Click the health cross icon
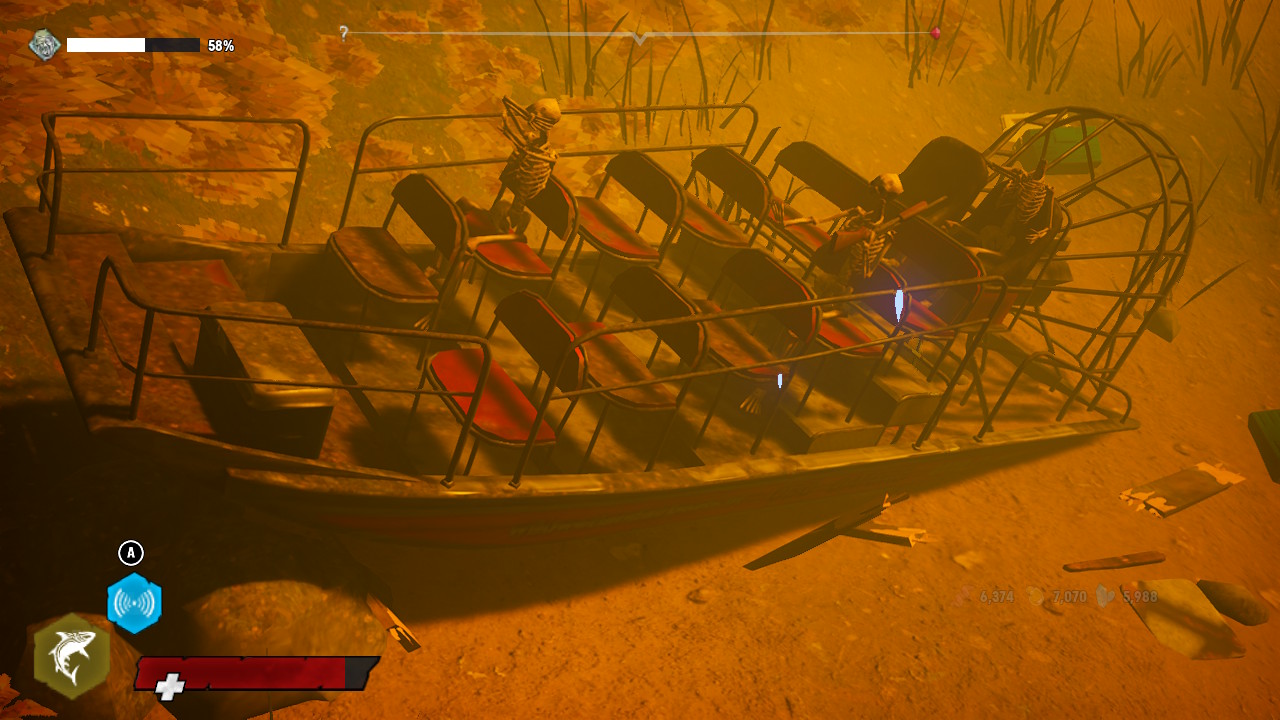Screen dimensions: 1280x720 coord(170,684)
